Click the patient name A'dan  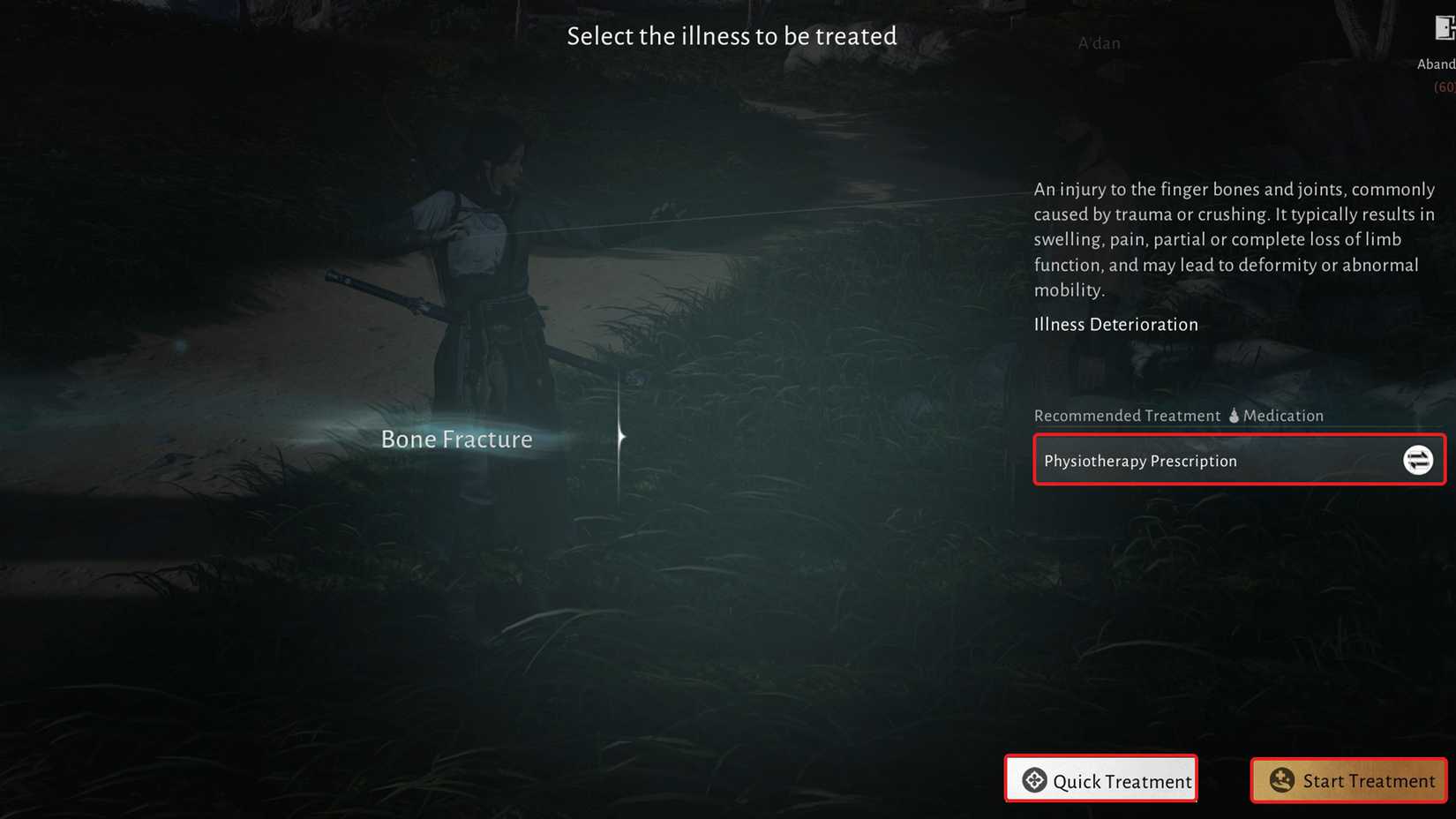click(x=1099, y=42)
